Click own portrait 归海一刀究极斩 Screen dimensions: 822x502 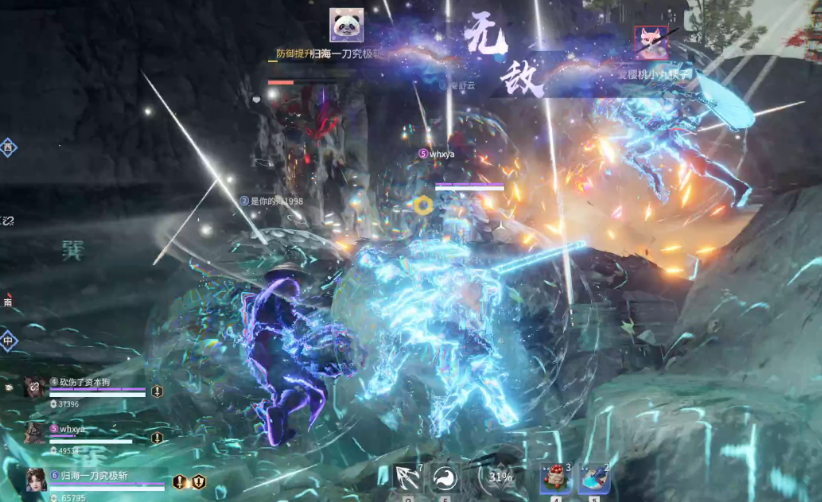(36, 480)
